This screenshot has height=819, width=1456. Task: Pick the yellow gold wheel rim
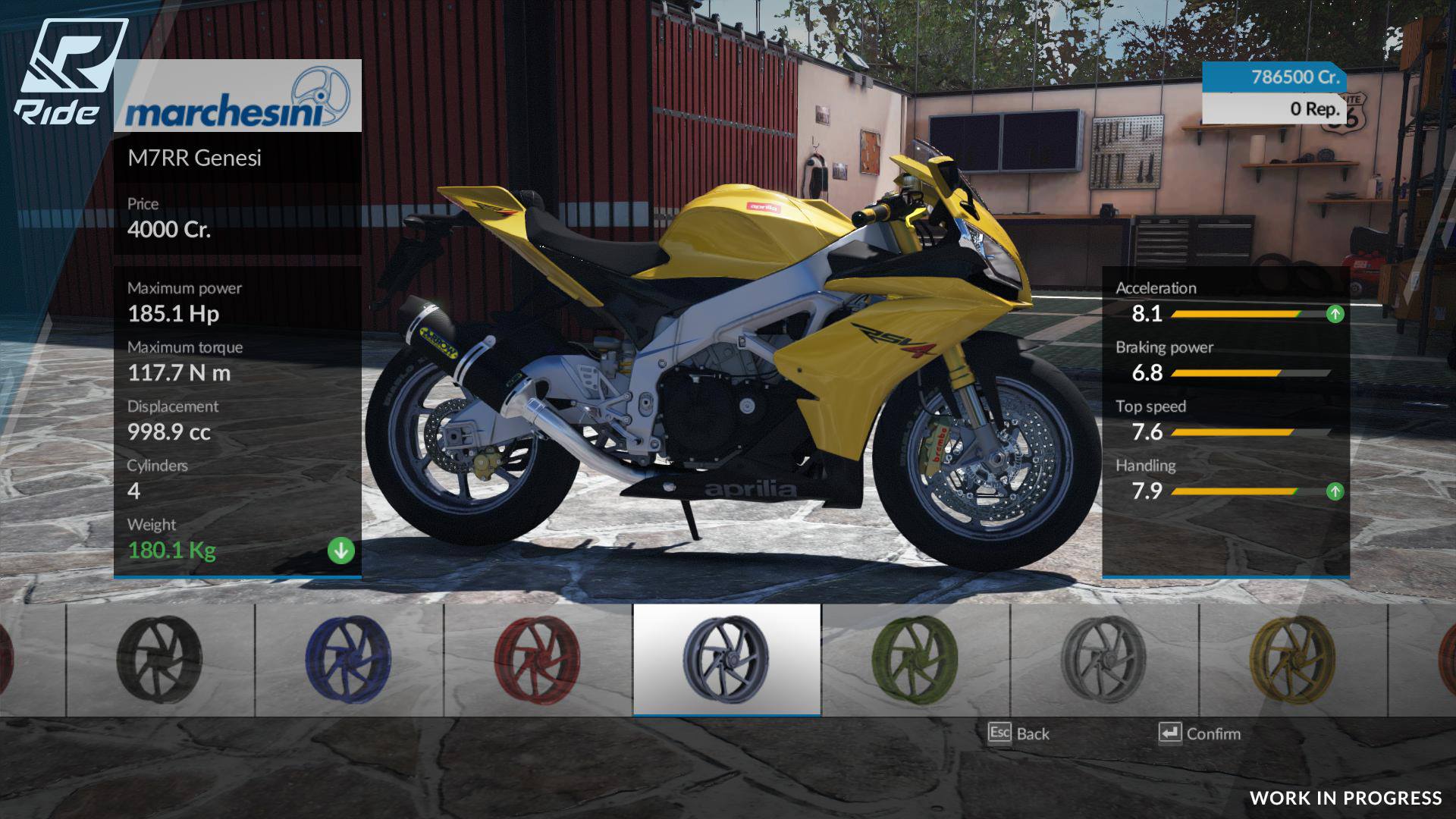tap(1293, 659)
